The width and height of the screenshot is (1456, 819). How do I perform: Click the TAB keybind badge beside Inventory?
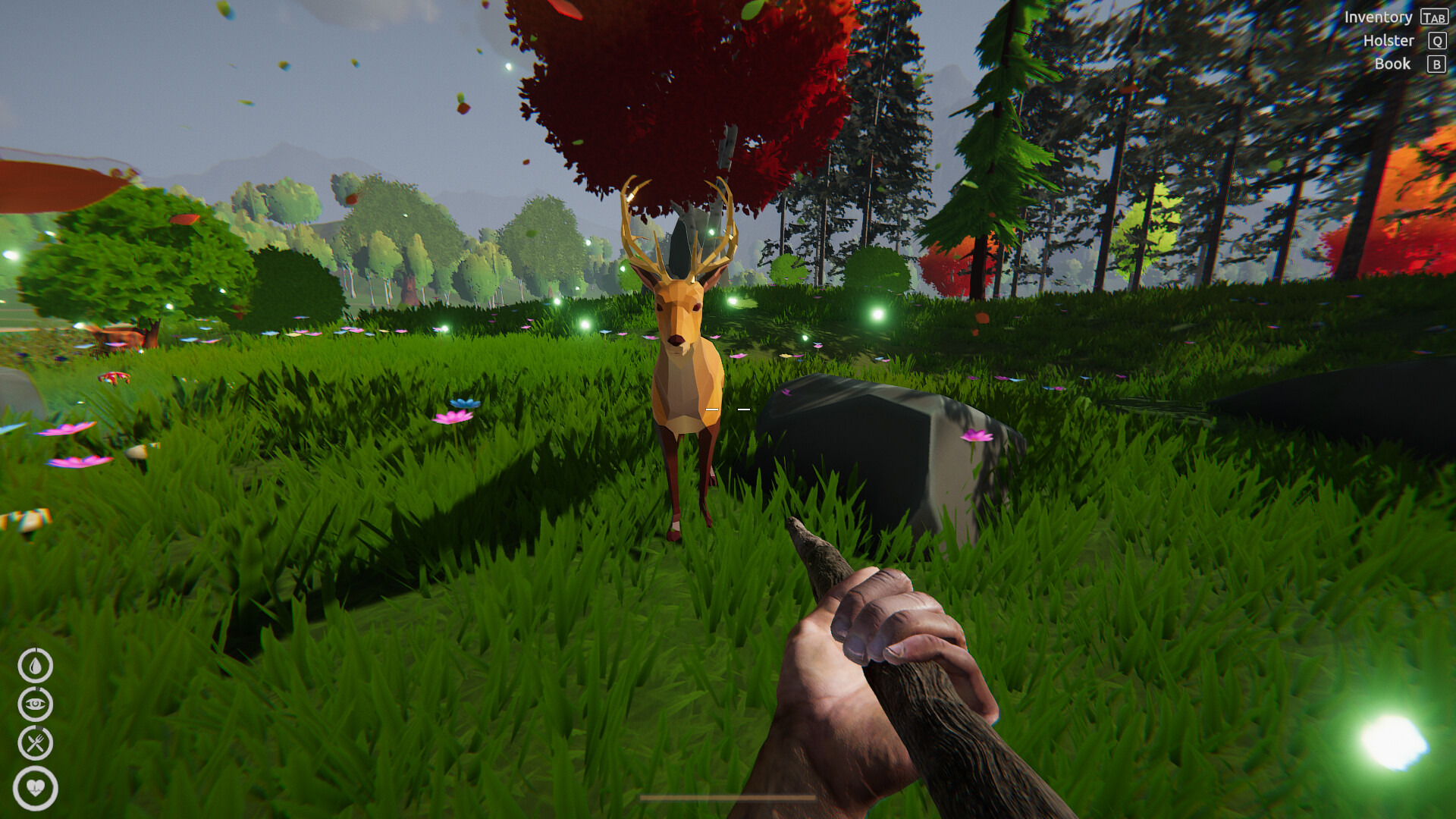pos(1436,17)
